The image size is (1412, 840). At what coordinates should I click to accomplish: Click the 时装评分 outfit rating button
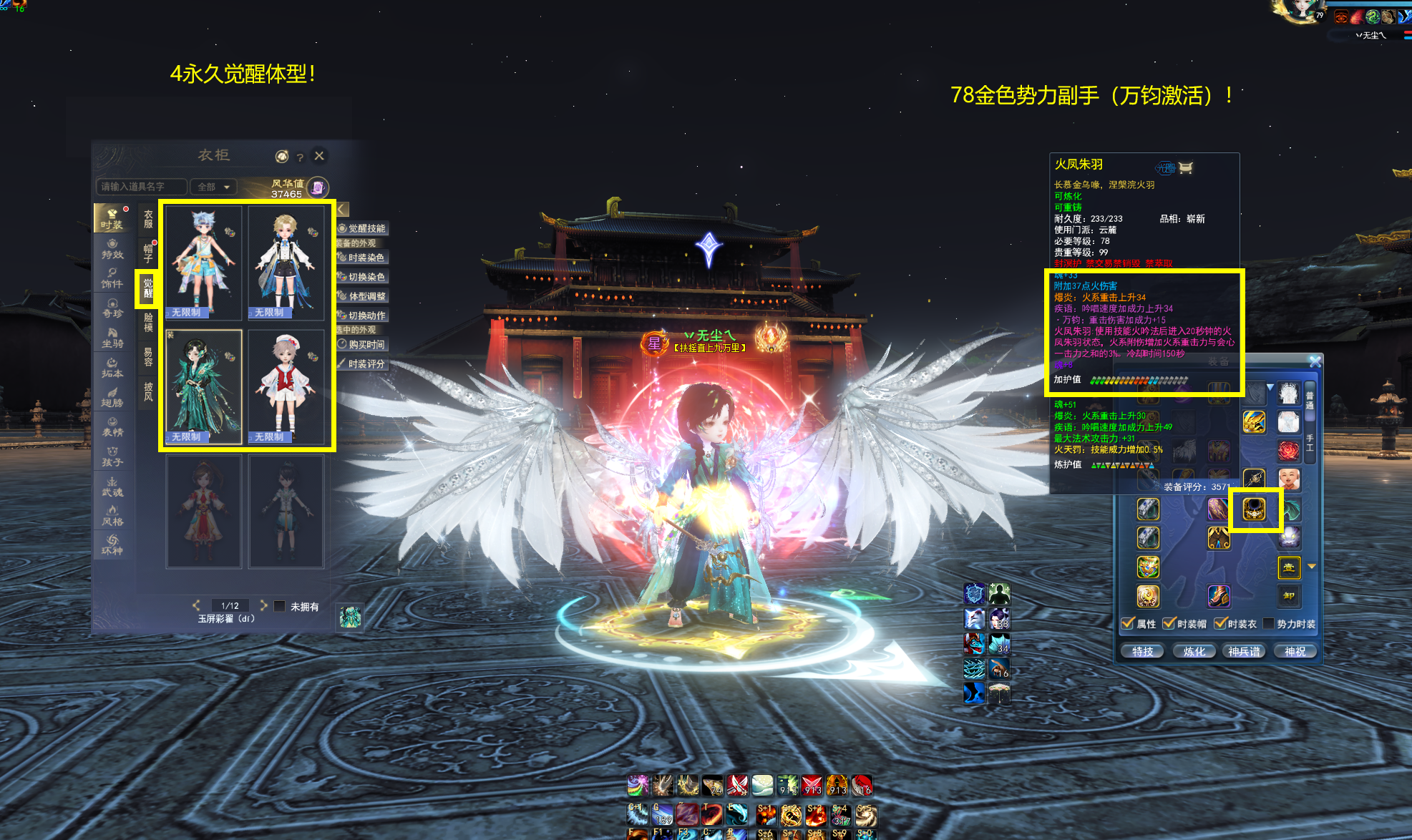click(x=362, y=364)
